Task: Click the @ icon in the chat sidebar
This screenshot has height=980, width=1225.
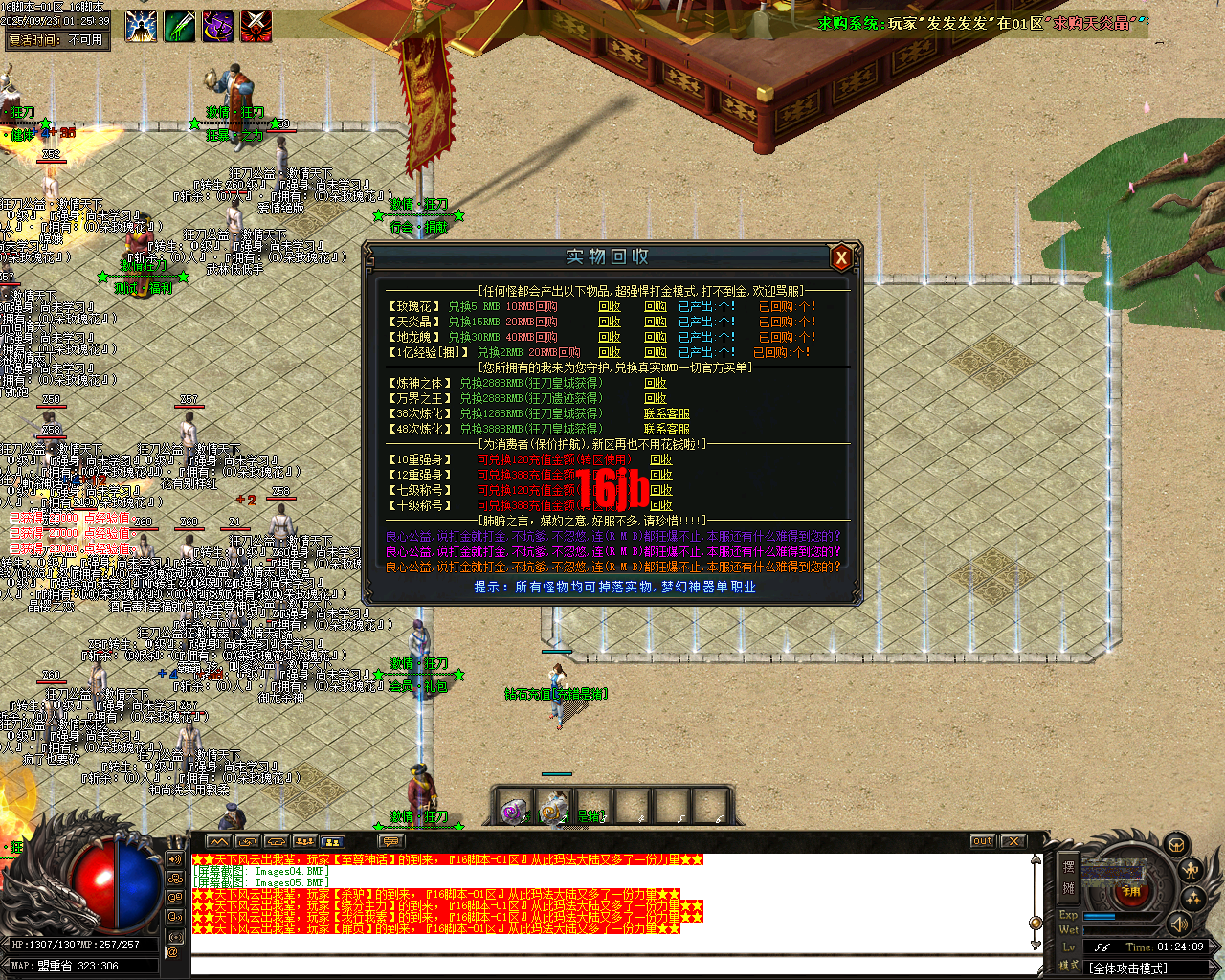Action: [x=174, y=951]
